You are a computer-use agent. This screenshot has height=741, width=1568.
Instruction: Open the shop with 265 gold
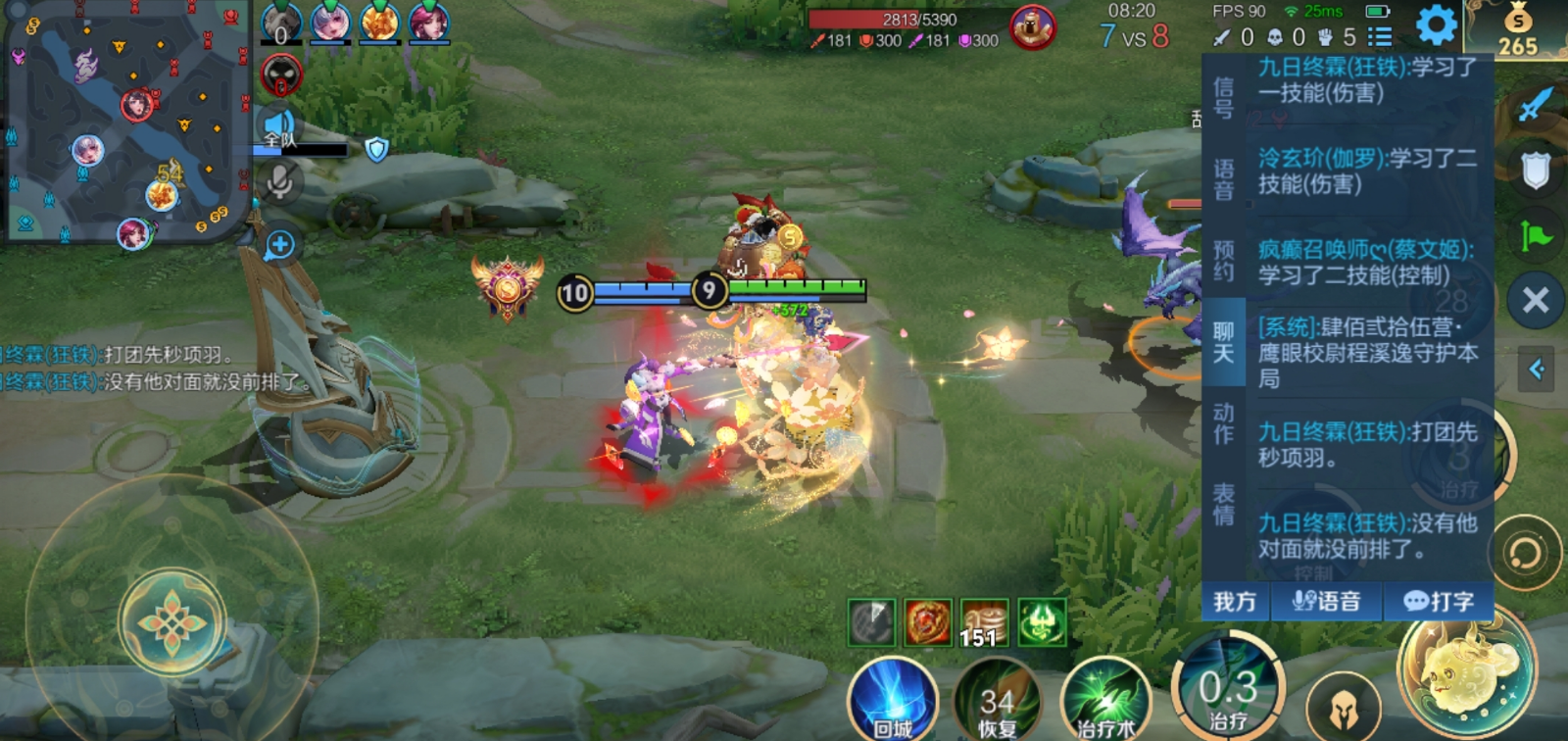click(1516, 30)
